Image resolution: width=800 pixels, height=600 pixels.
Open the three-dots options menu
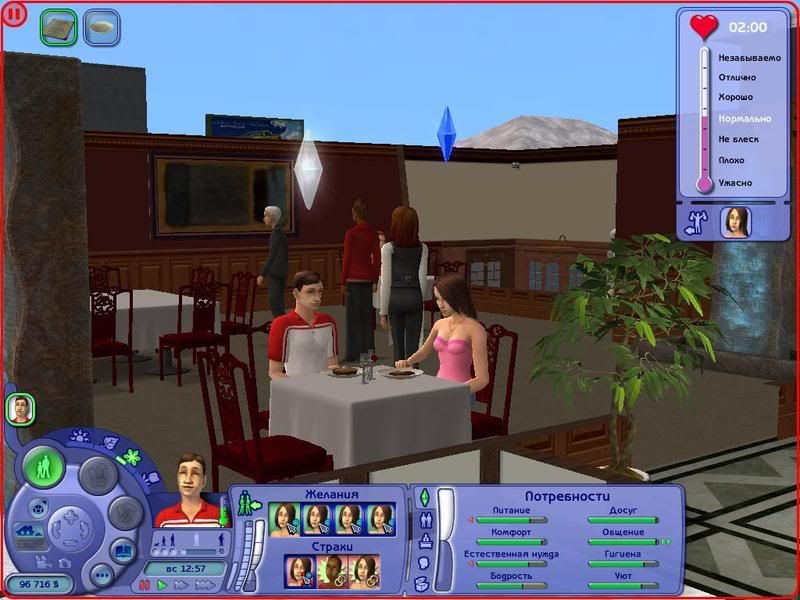coord(101,575)
